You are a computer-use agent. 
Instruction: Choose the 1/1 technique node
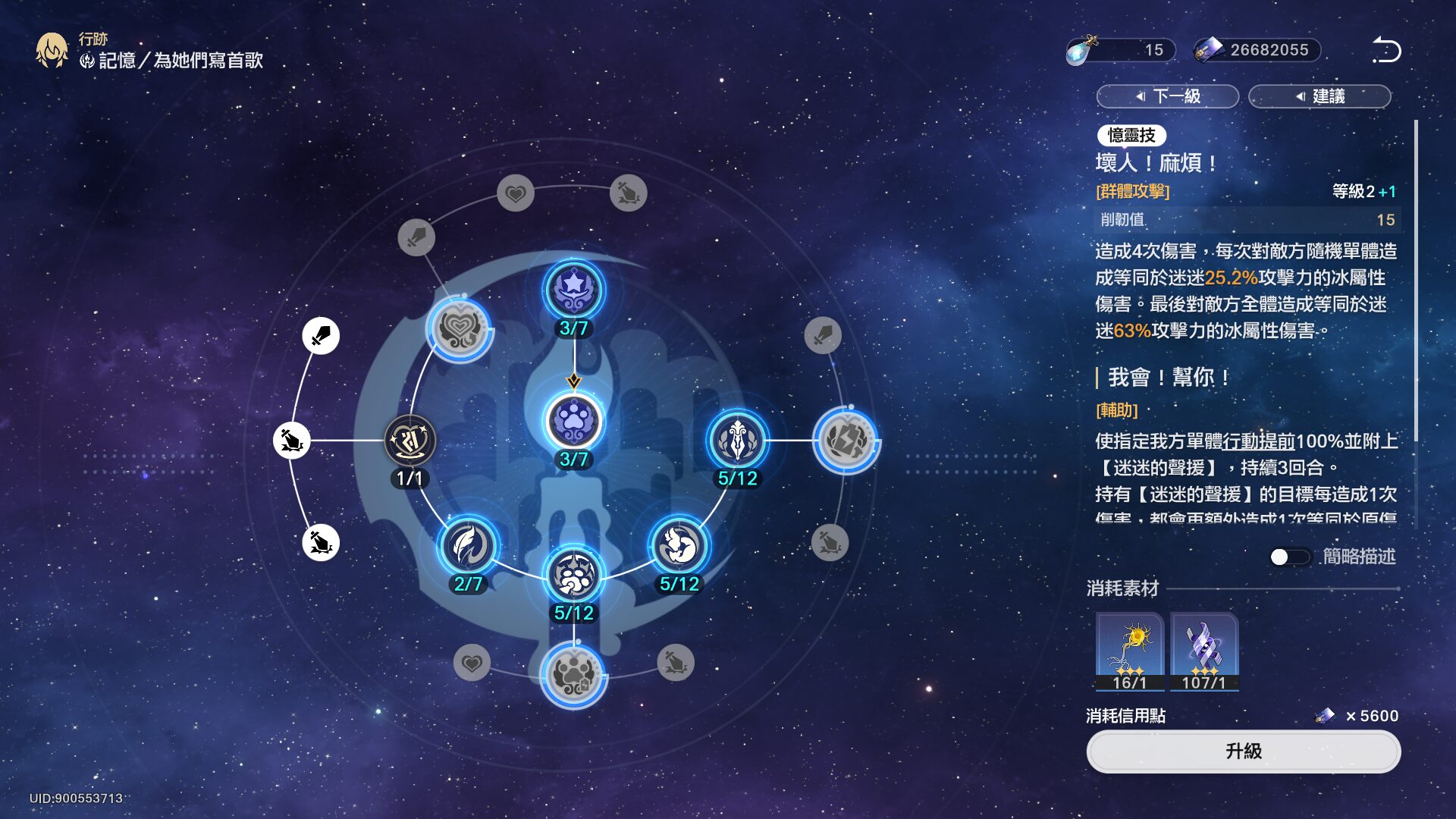tap(409, 441)
